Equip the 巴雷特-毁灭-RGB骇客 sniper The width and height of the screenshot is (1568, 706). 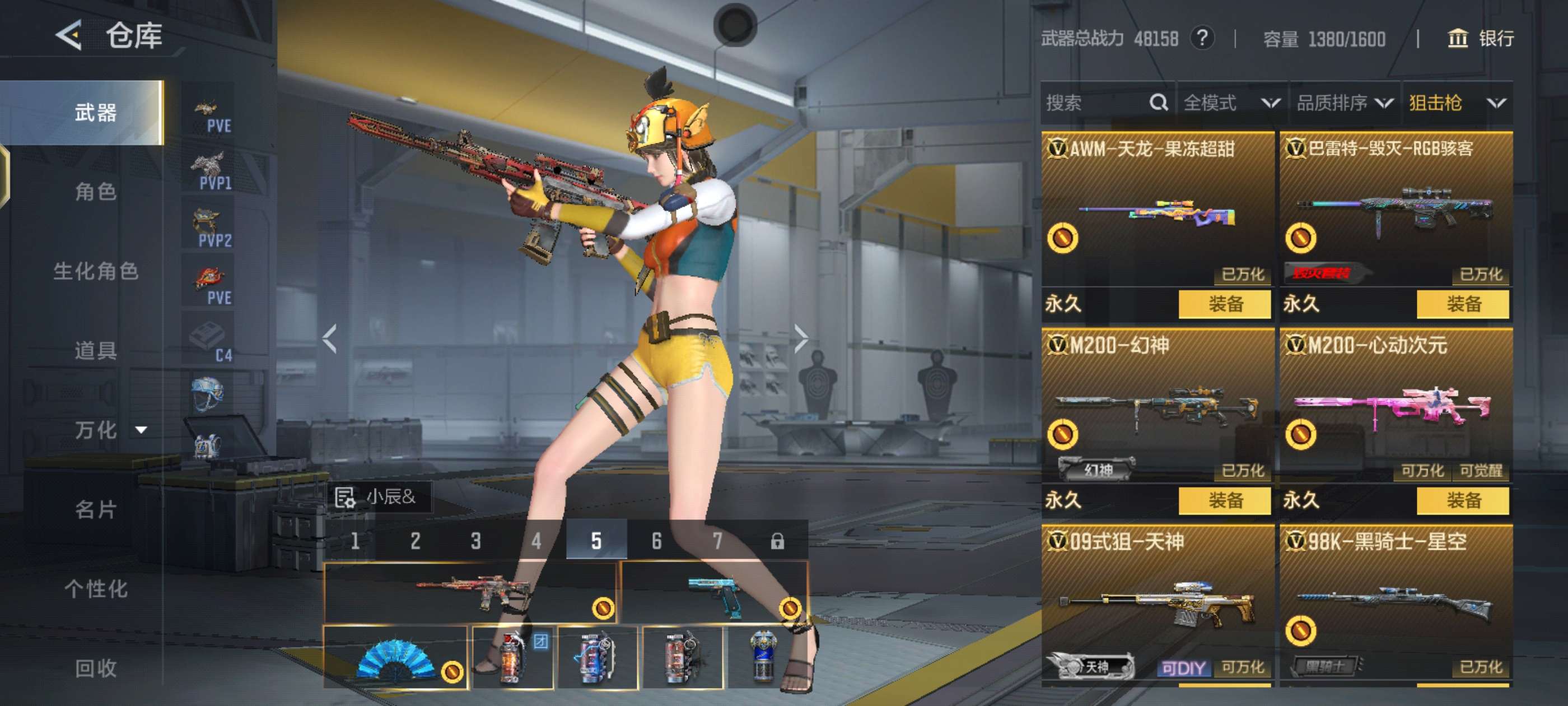click(x=1462, y=304)
